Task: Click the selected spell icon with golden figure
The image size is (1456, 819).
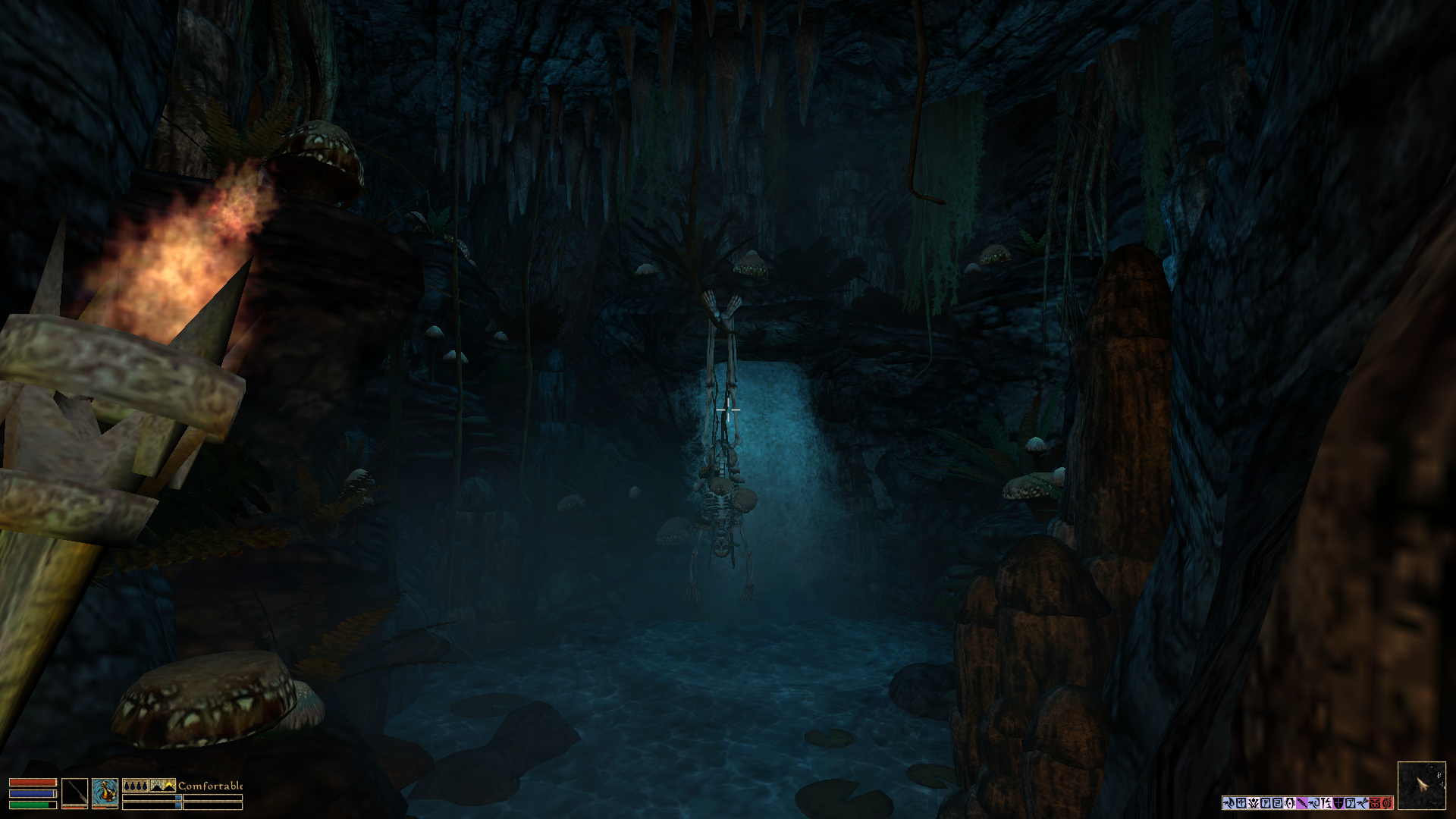Action: click(x=105, y=792)
